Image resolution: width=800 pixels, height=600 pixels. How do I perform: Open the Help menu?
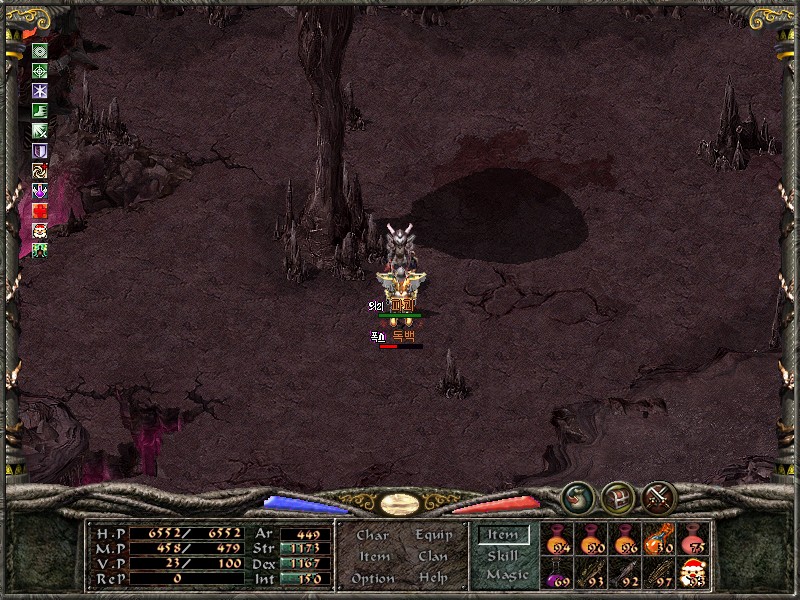(x=433, y=578)
